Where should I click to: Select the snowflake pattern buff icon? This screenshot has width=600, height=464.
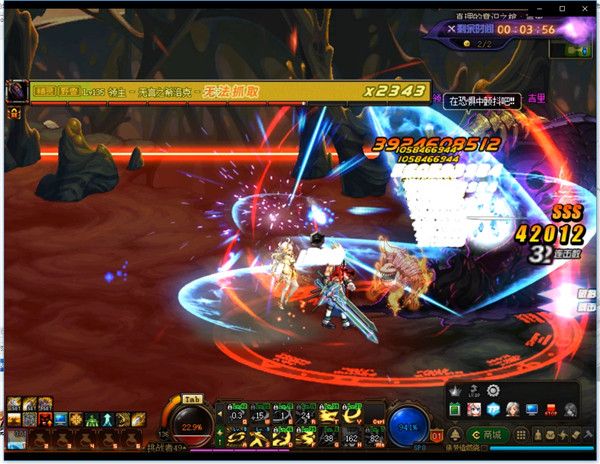tap(74, 417)
